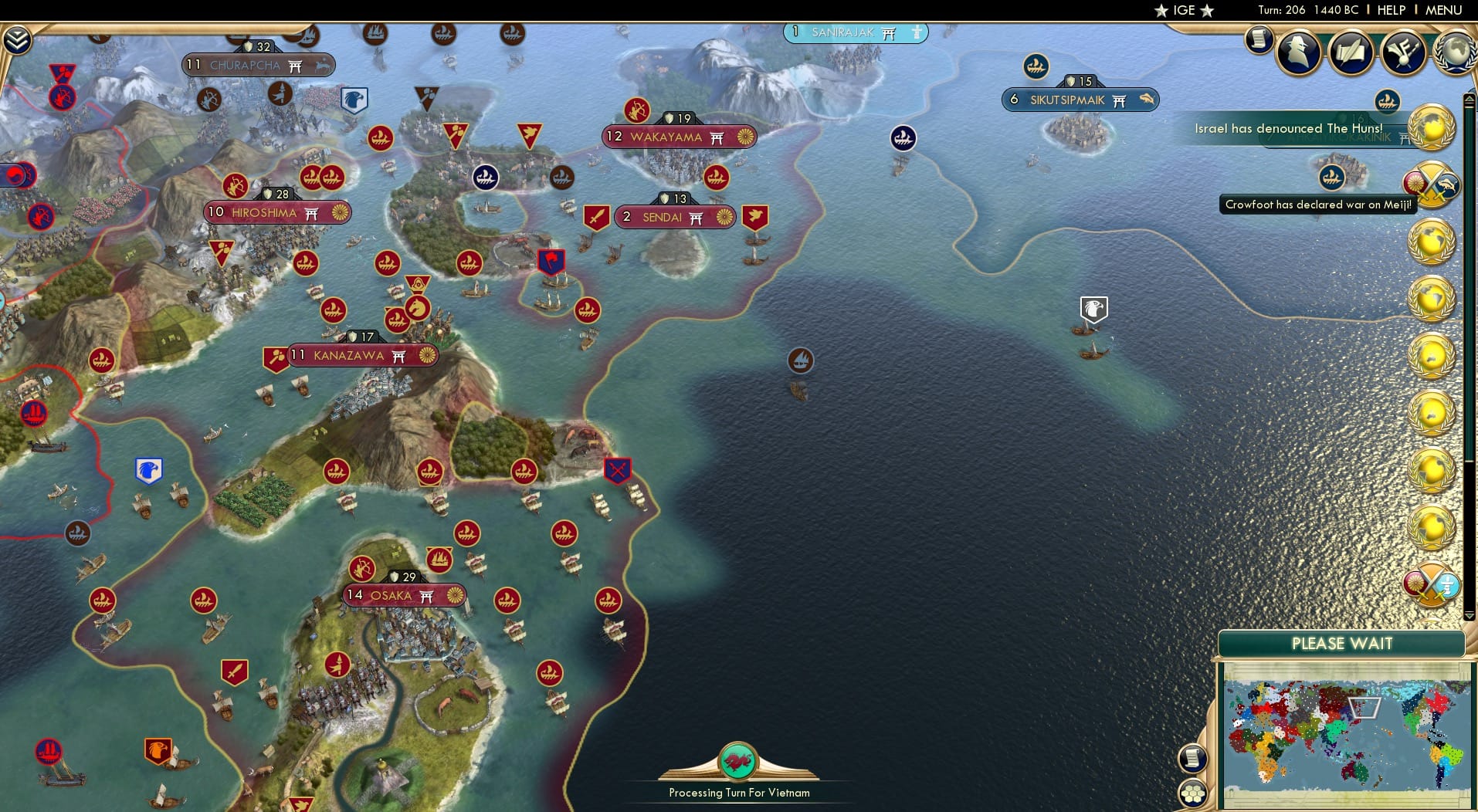
Task: Select the blue eagle shield unit flag near Kanazawa
Action: click(x=147, y=469)
